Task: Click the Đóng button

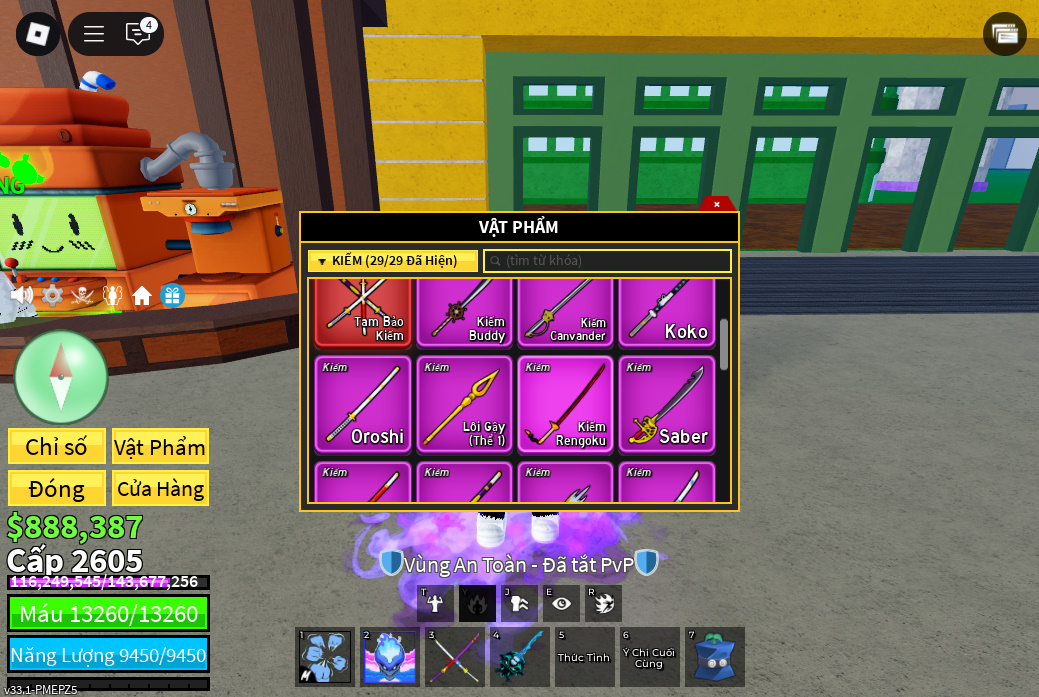Action: pyautogui.click(x=57, y=489)
